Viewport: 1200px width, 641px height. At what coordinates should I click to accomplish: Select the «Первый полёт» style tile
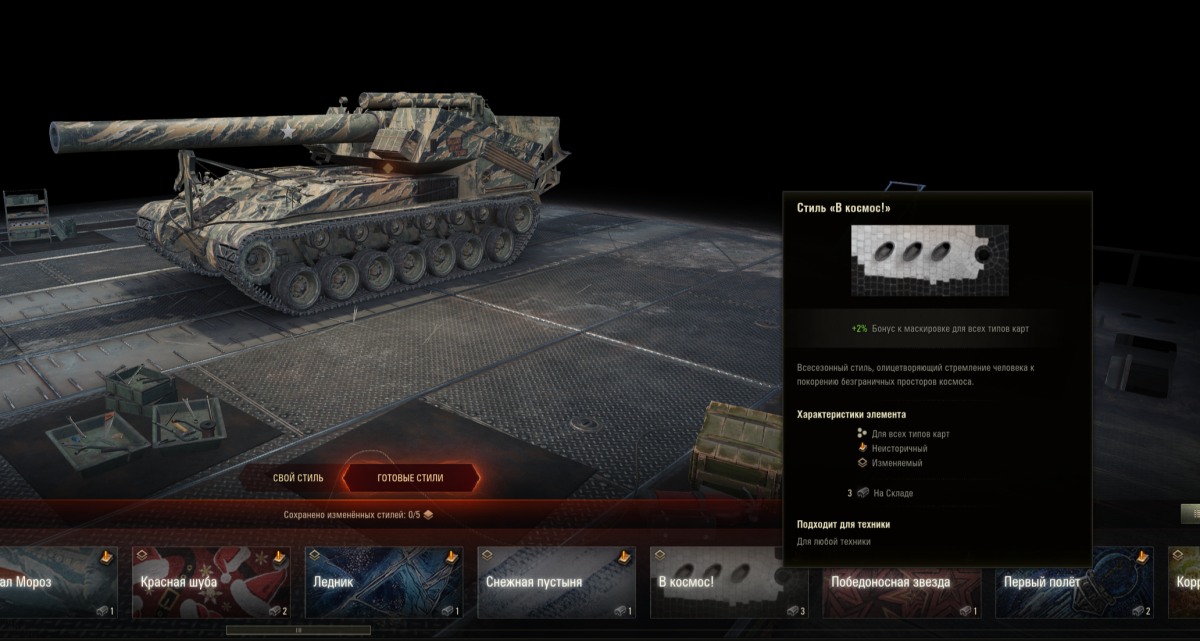click(1074, 582)
